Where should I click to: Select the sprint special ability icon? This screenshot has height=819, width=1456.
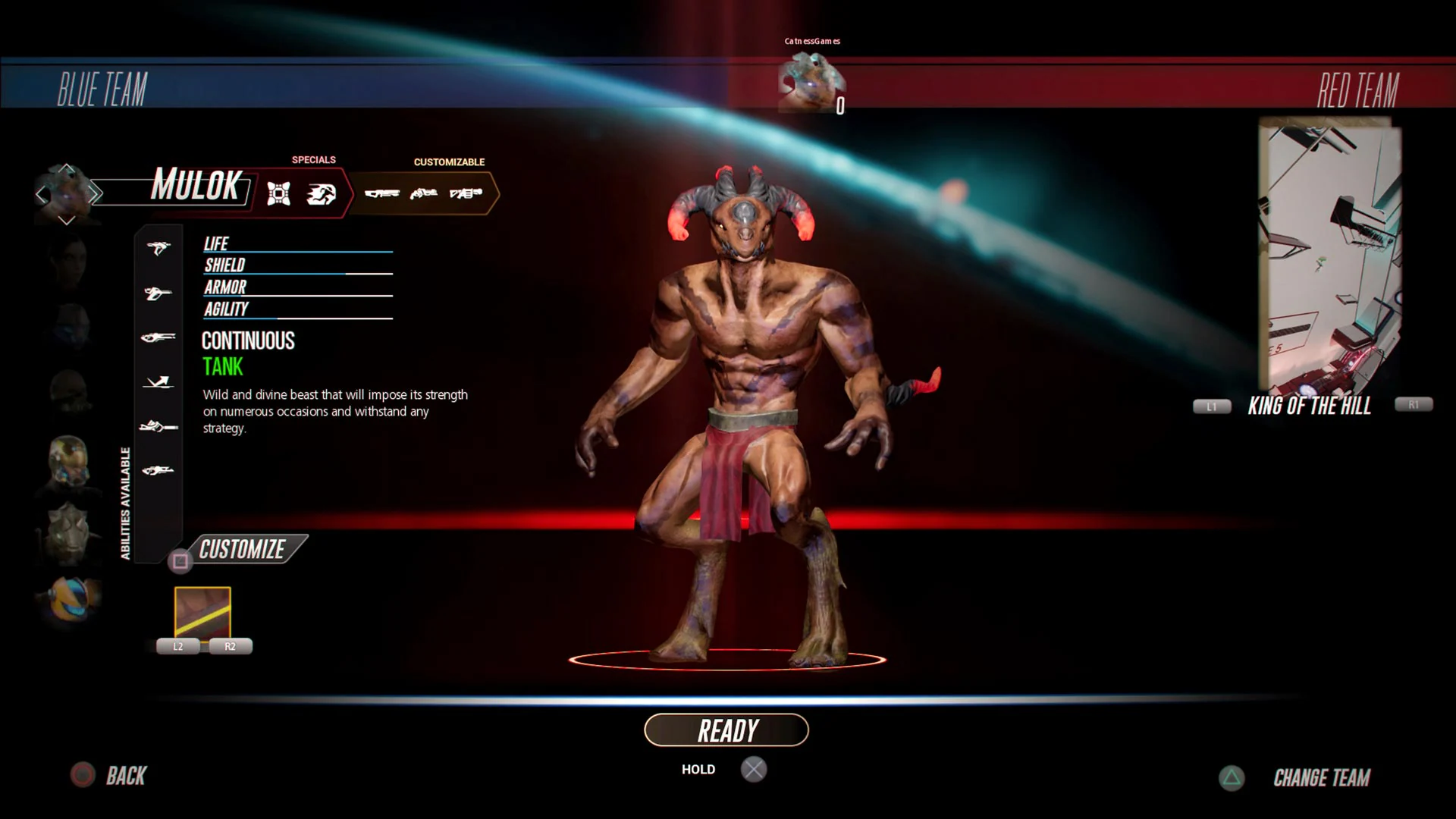[x=322, y=193]
